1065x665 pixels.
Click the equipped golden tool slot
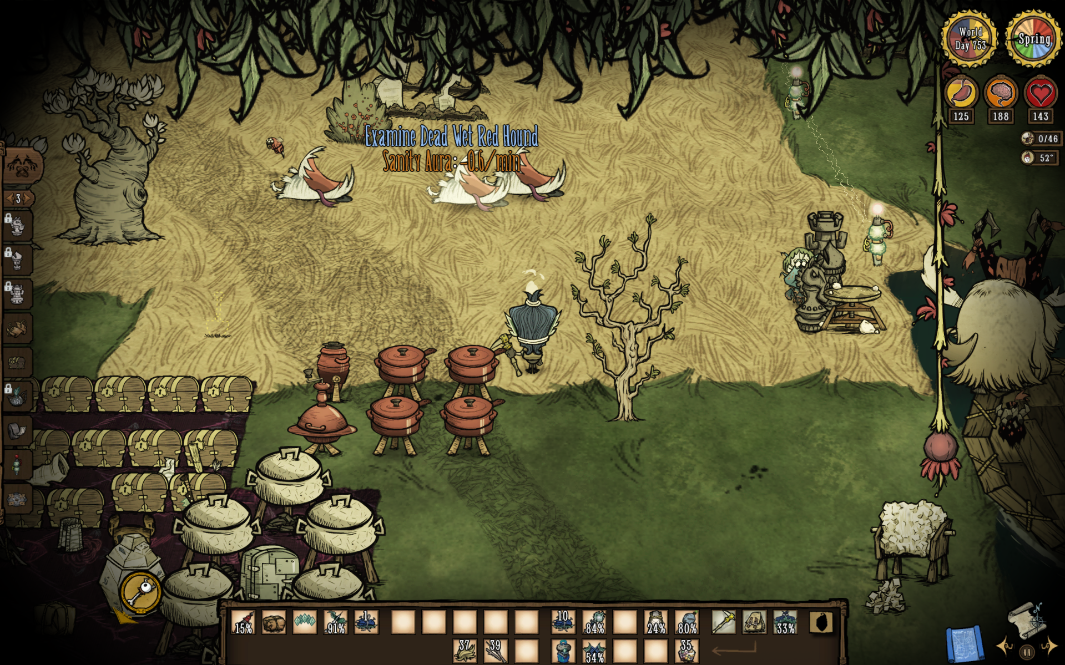724,622
